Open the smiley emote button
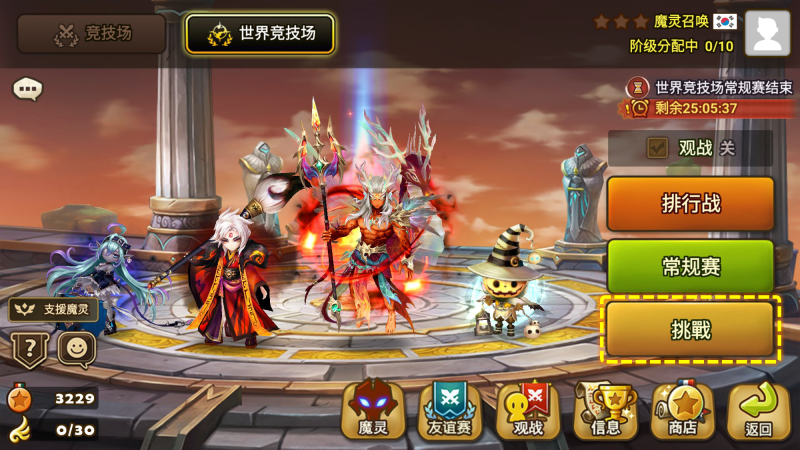 point(76,350)
